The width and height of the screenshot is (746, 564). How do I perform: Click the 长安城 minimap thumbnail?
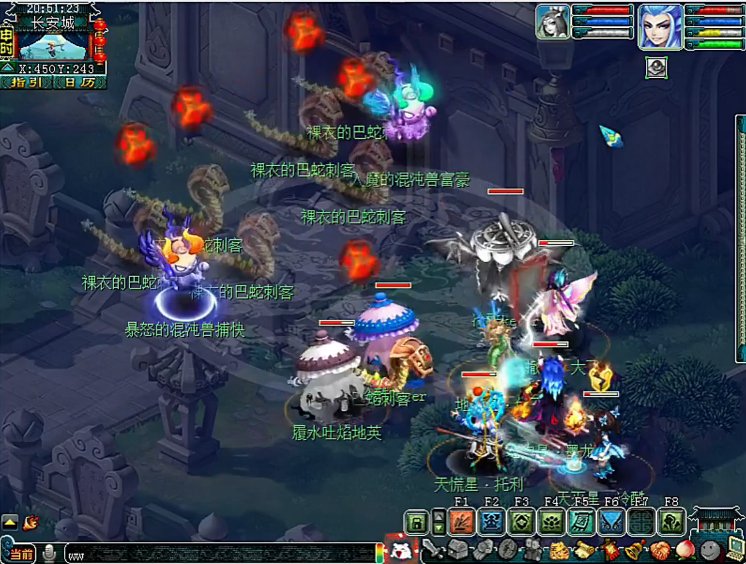(x=52, y=46)
